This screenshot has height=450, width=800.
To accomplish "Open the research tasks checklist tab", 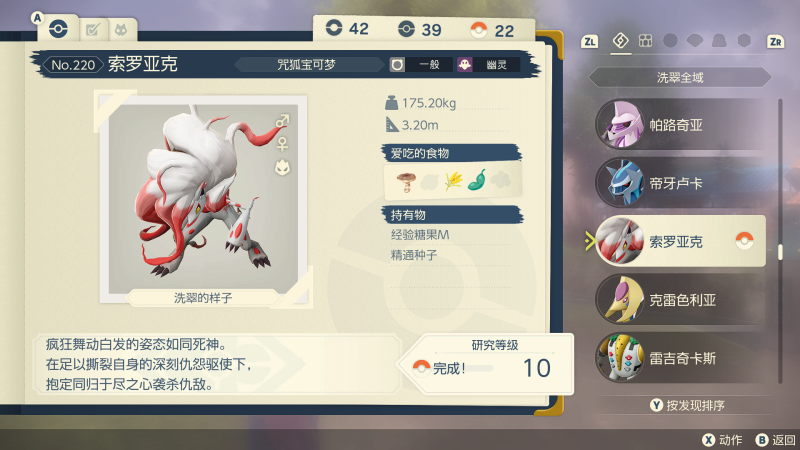I will (x=92, y=30).
